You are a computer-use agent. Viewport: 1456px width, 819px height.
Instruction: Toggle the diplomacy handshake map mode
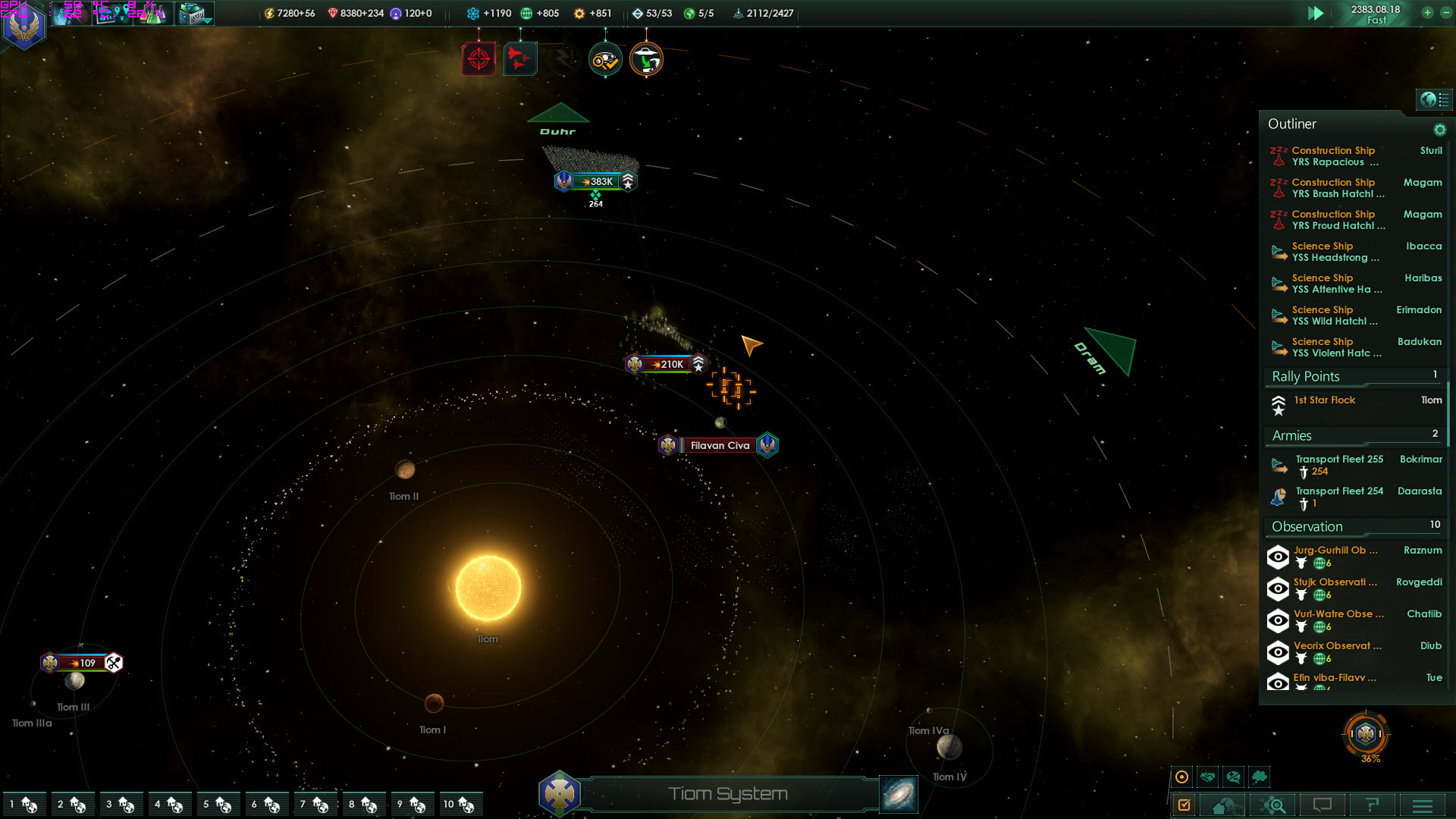[x=1207, y=777]
